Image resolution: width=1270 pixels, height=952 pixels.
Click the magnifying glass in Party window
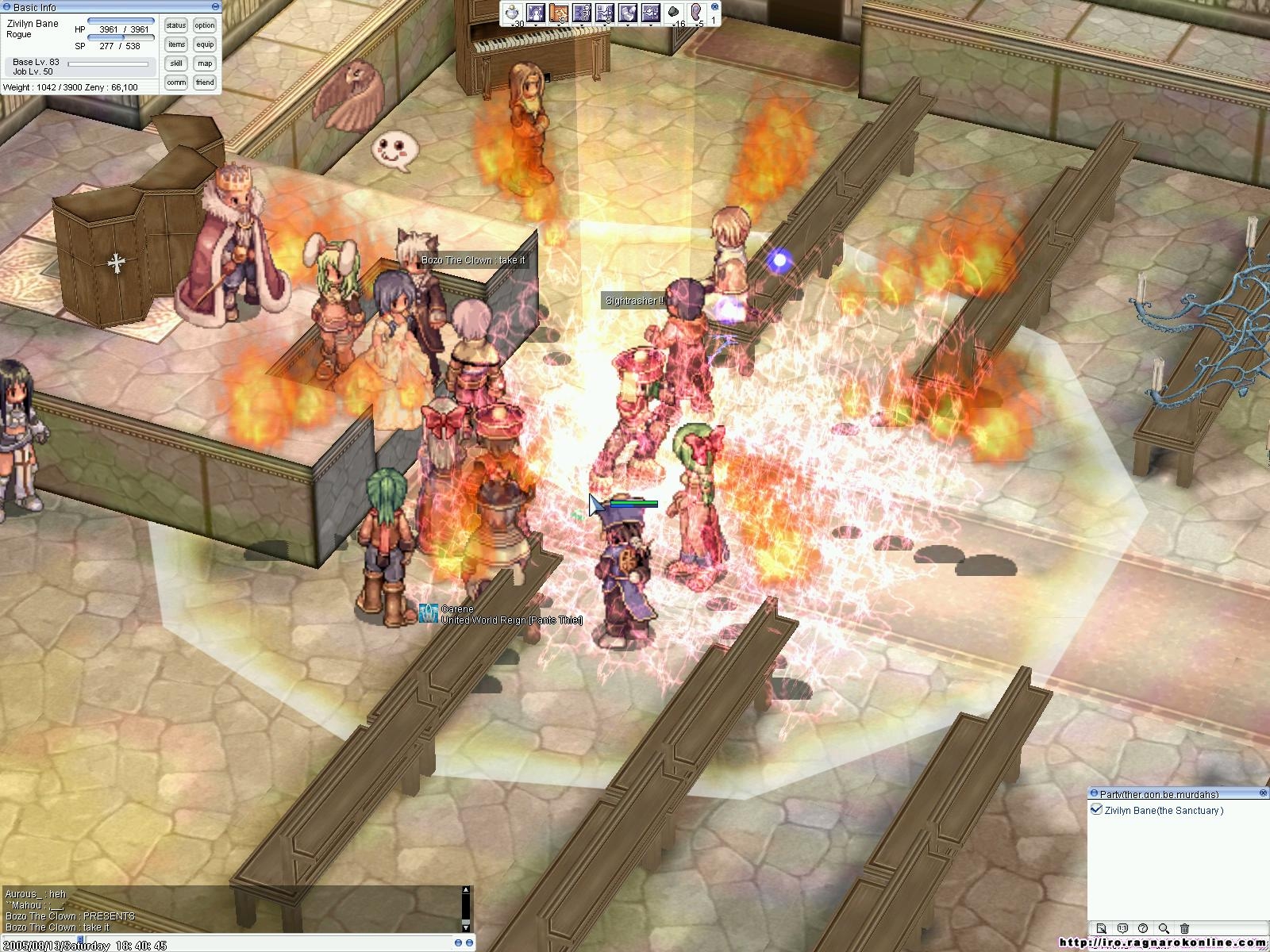pos(1164,928)
